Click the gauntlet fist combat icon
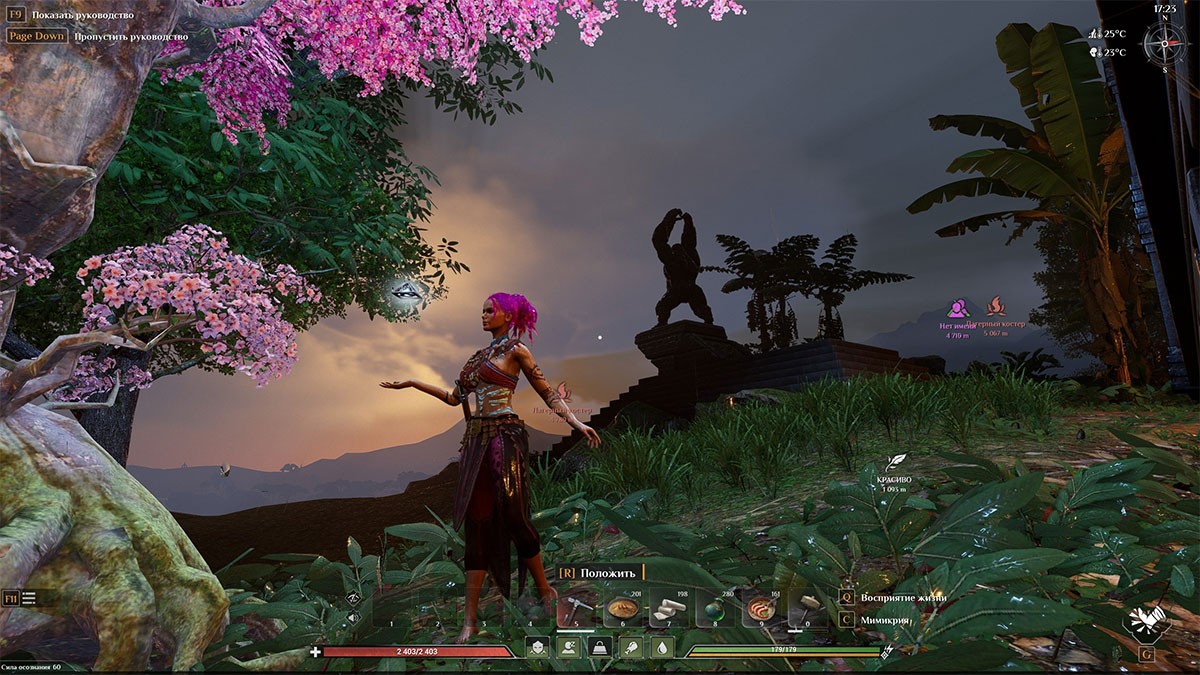This screenshot has height=675, width=1200. pyautogui.click(x=1144, y=622)
